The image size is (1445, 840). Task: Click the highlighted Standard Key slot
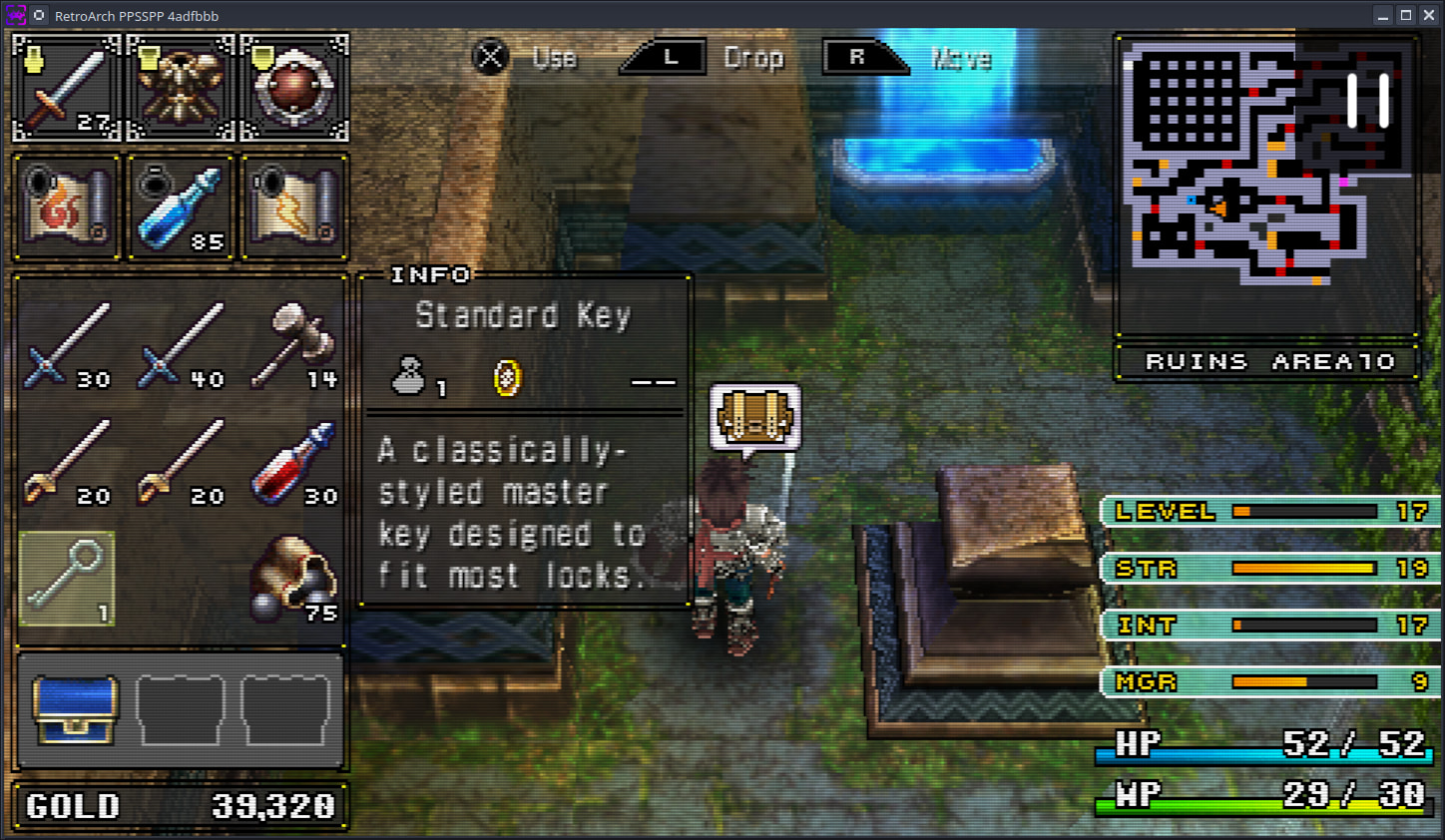pyautogui.click(x=67, y=579)
